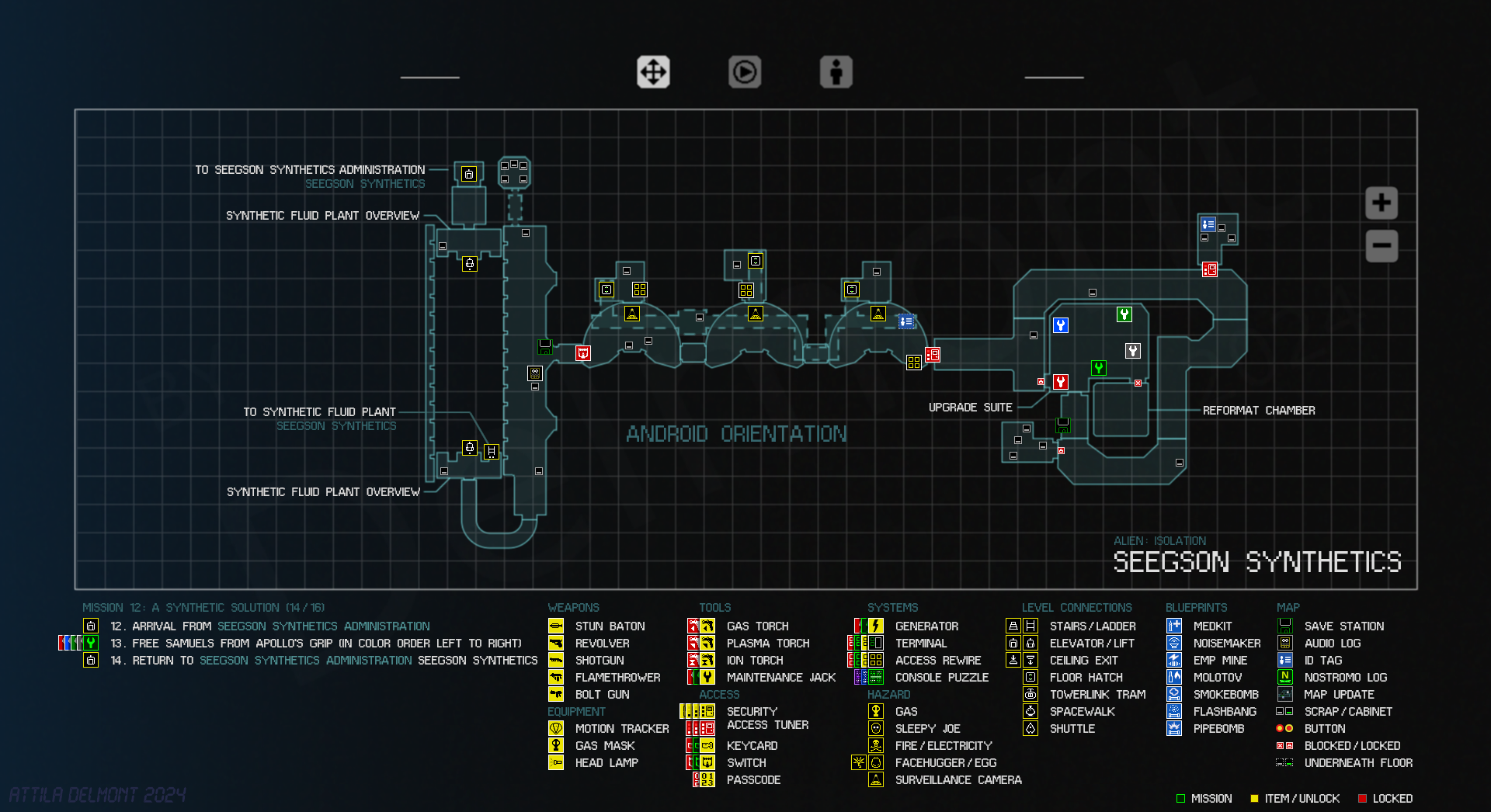Toggle the Motion Tracker legend entry
Viewport: 1491px width, 812px height.
click(621, 729)
